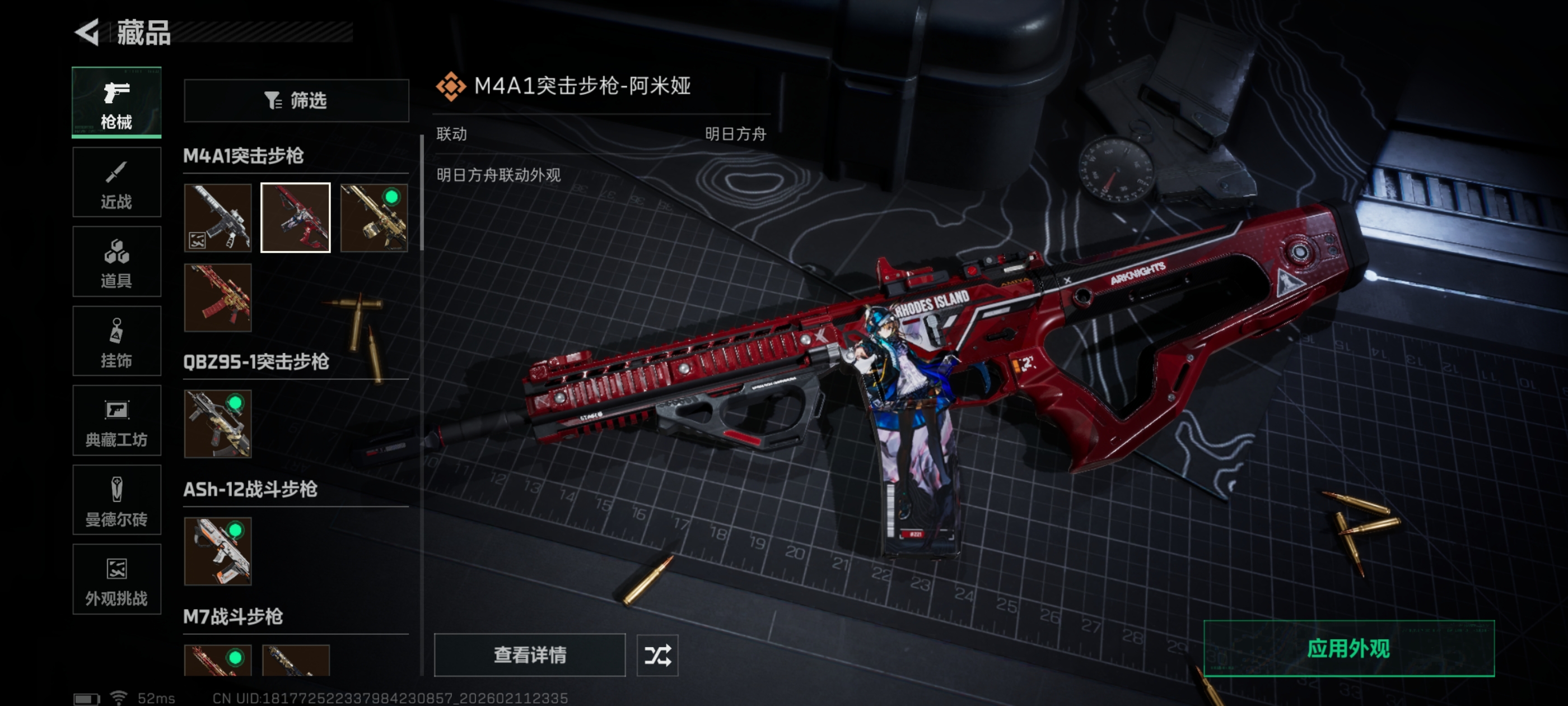Open the 近战 melee category
1568x706 pixels.
[116, 182]
